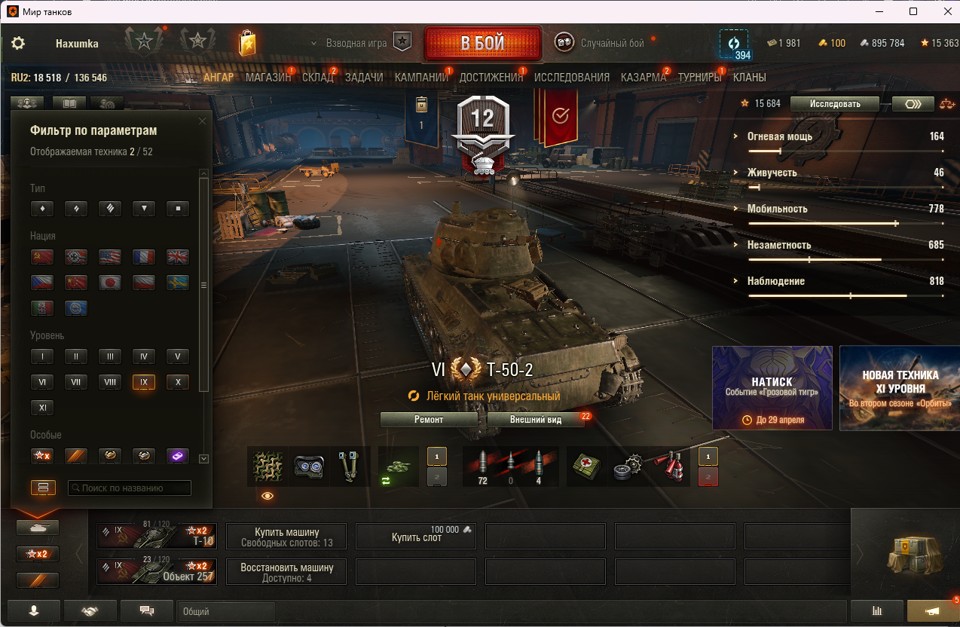Toggle the tier IX level filter

pyautogui.click(x=143, y=382)
